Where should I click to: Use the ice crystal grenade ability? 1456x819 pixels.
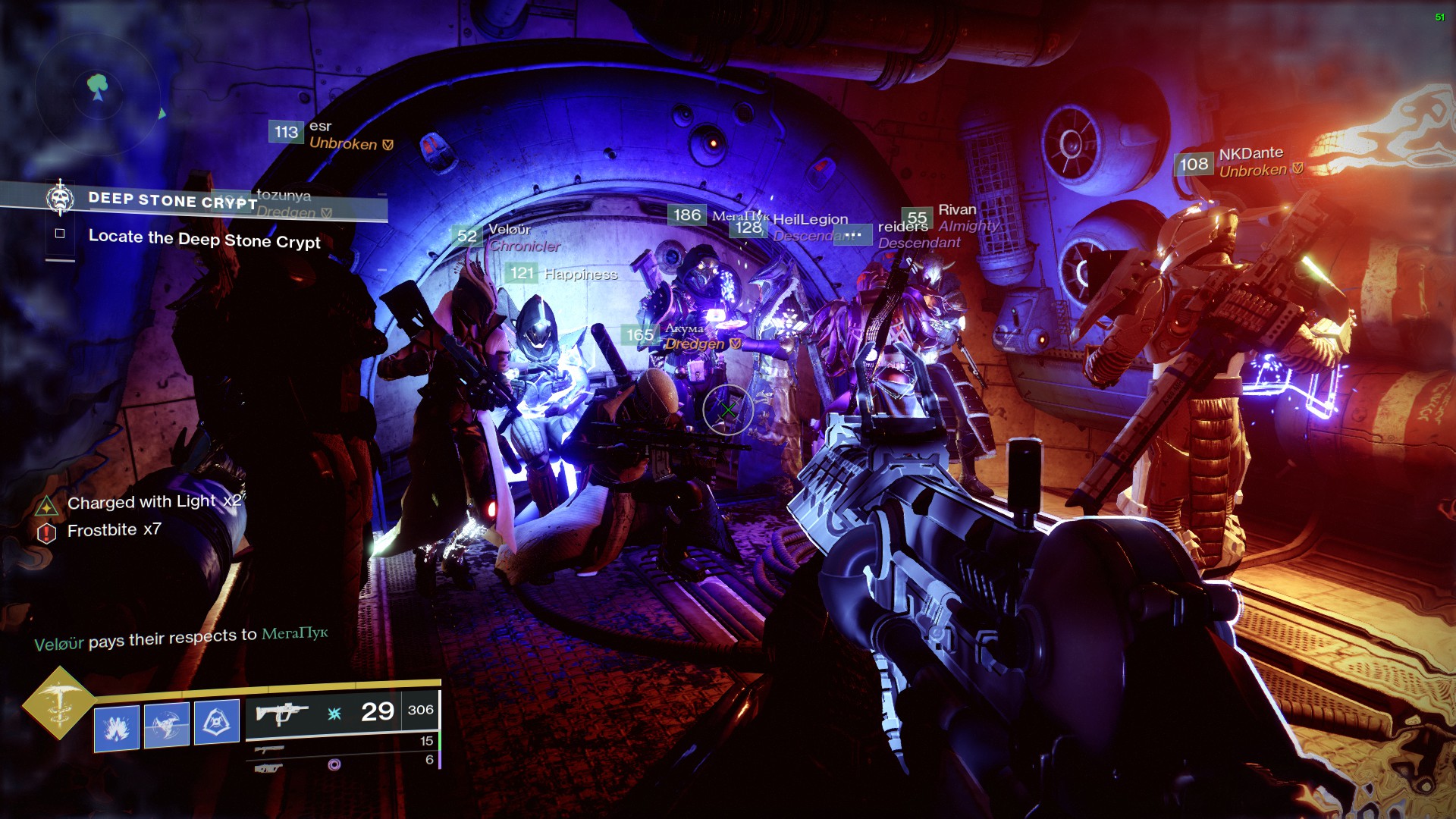(x=117, y=728)
